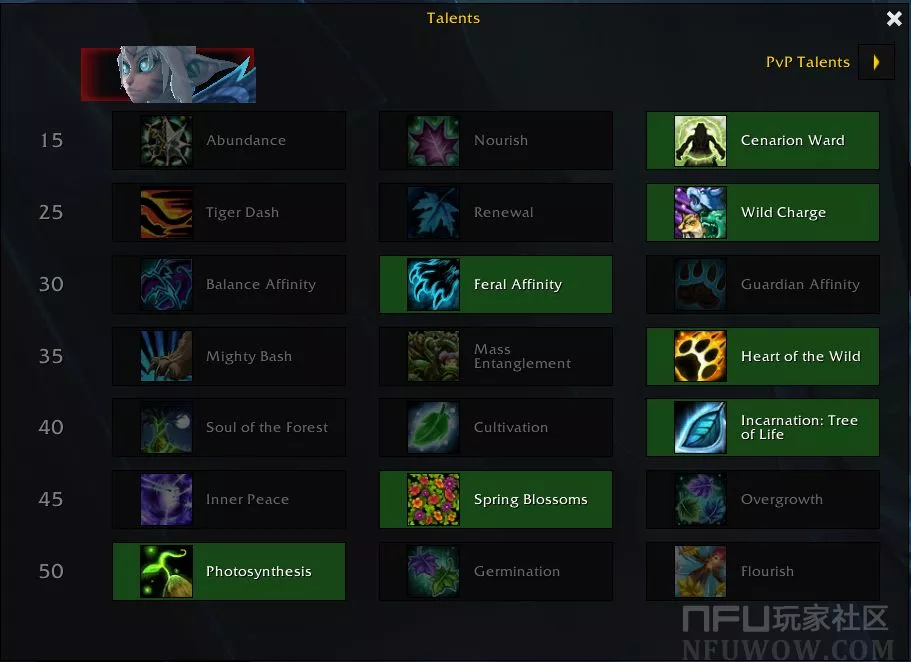This screenshot has width=911, height=662.
Task: Choose the Renewal talent
Action: pyautogui.click(x=496, y=212)
